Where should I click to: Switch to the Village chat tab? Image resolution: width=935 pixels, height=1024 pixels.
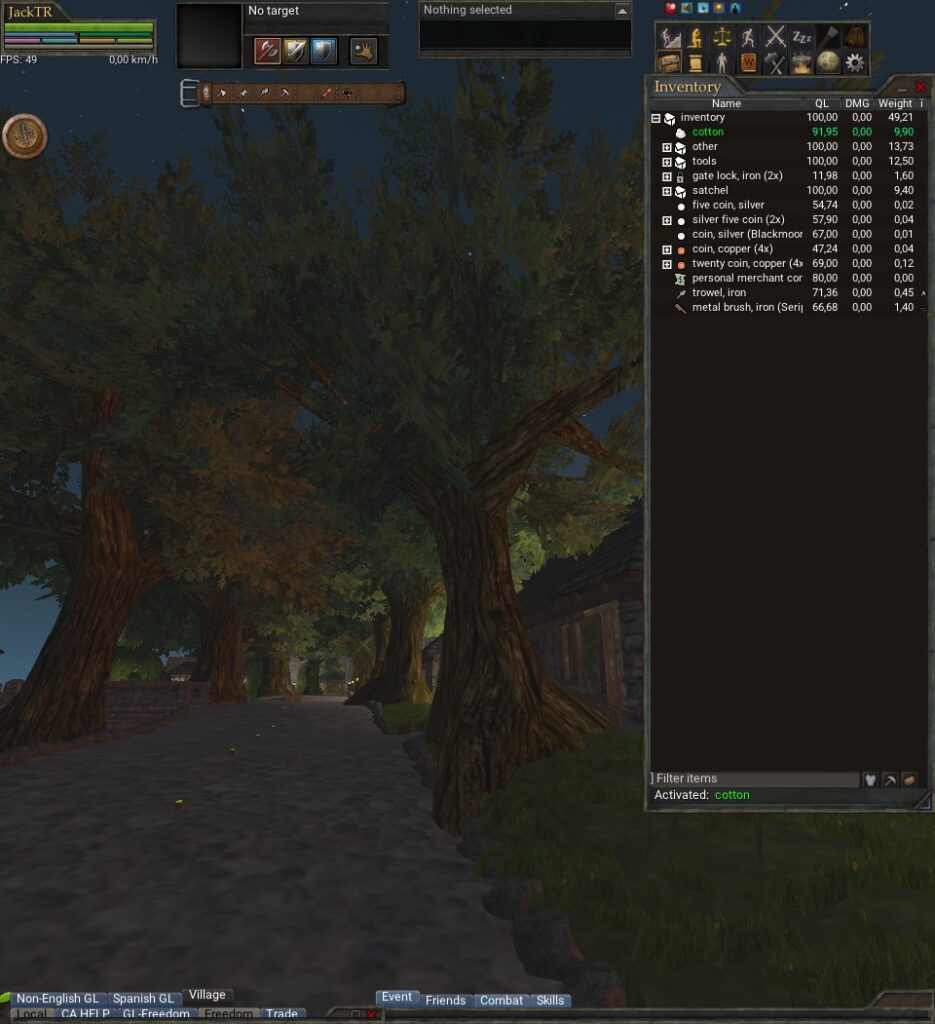tap(207, 995)
